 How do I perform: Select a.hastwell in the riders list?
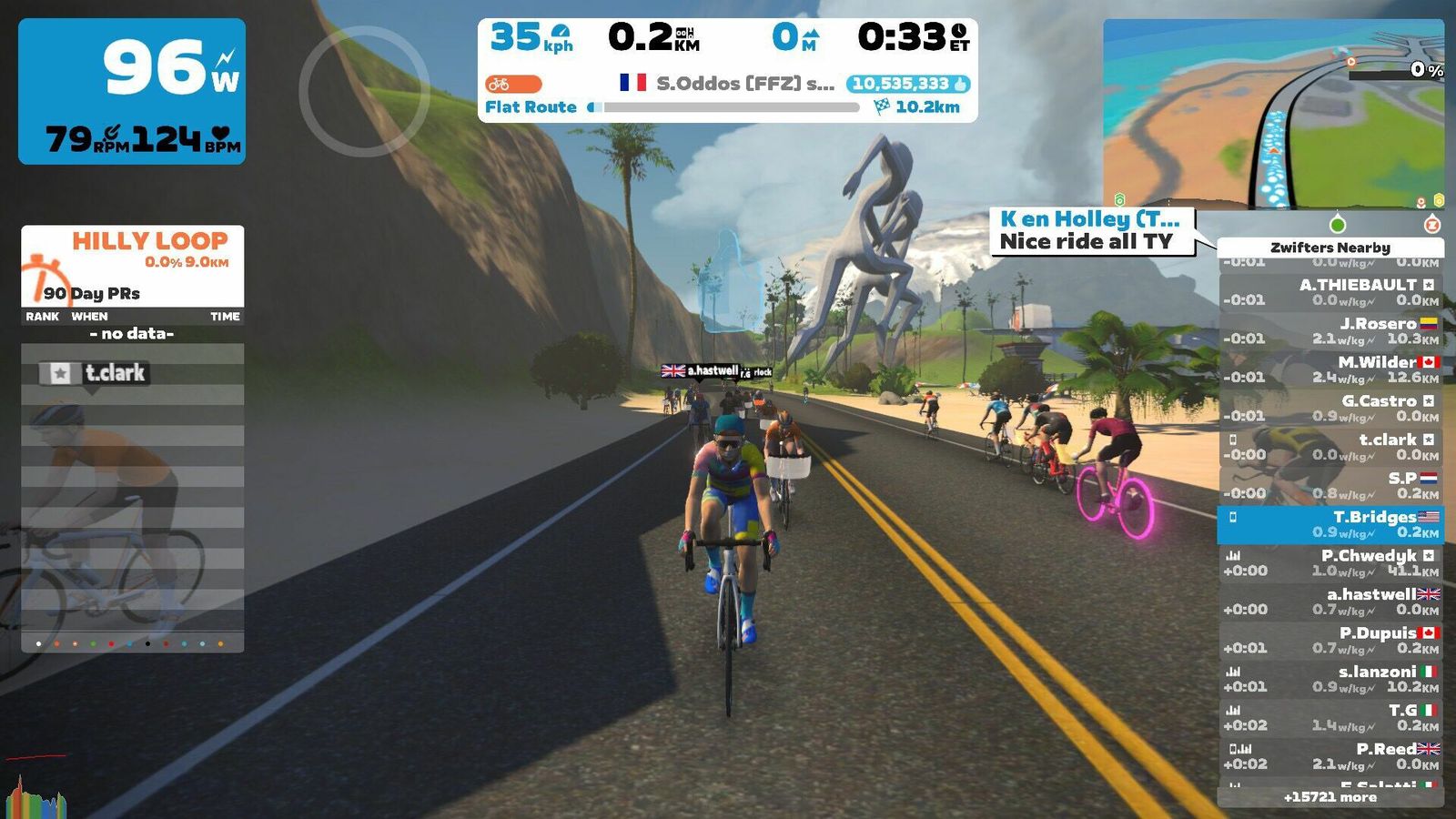1330,602
